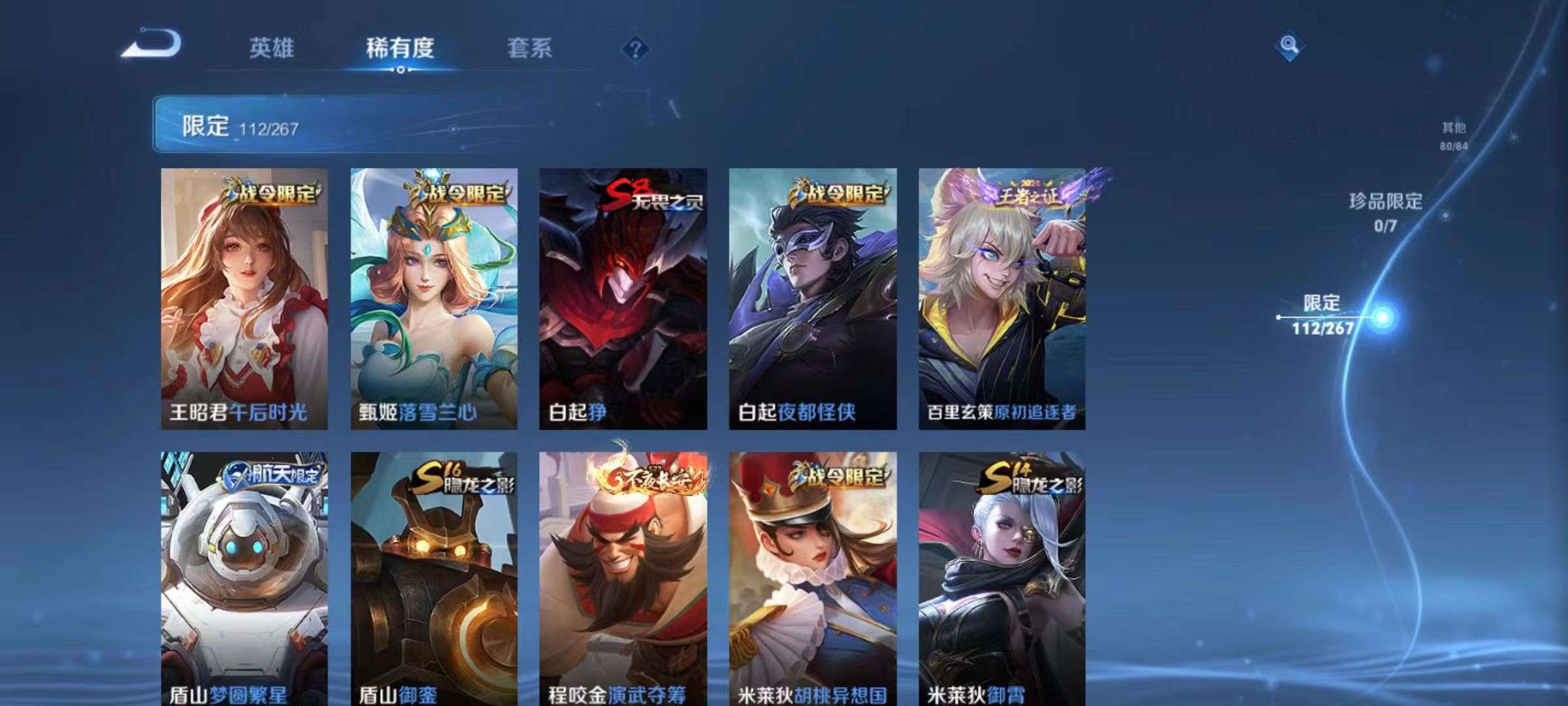Choose 米莱狄 御霄 skin card
Viewport: 1568px width, 706px height.
pos(1002,579)
